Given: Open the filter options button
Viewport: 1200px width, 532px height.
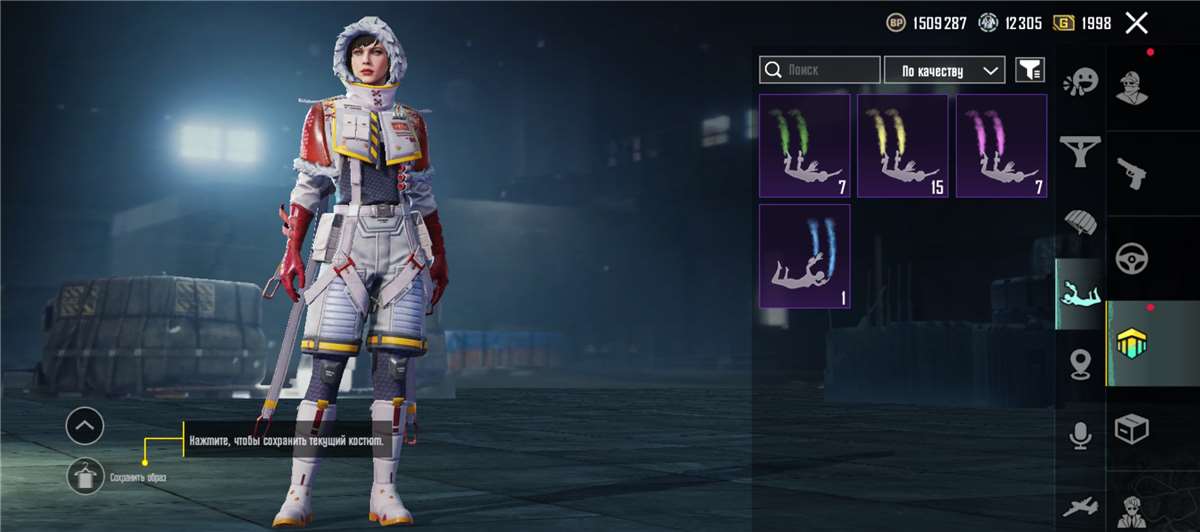Looking at the screenshot, I should [1030, 70].
